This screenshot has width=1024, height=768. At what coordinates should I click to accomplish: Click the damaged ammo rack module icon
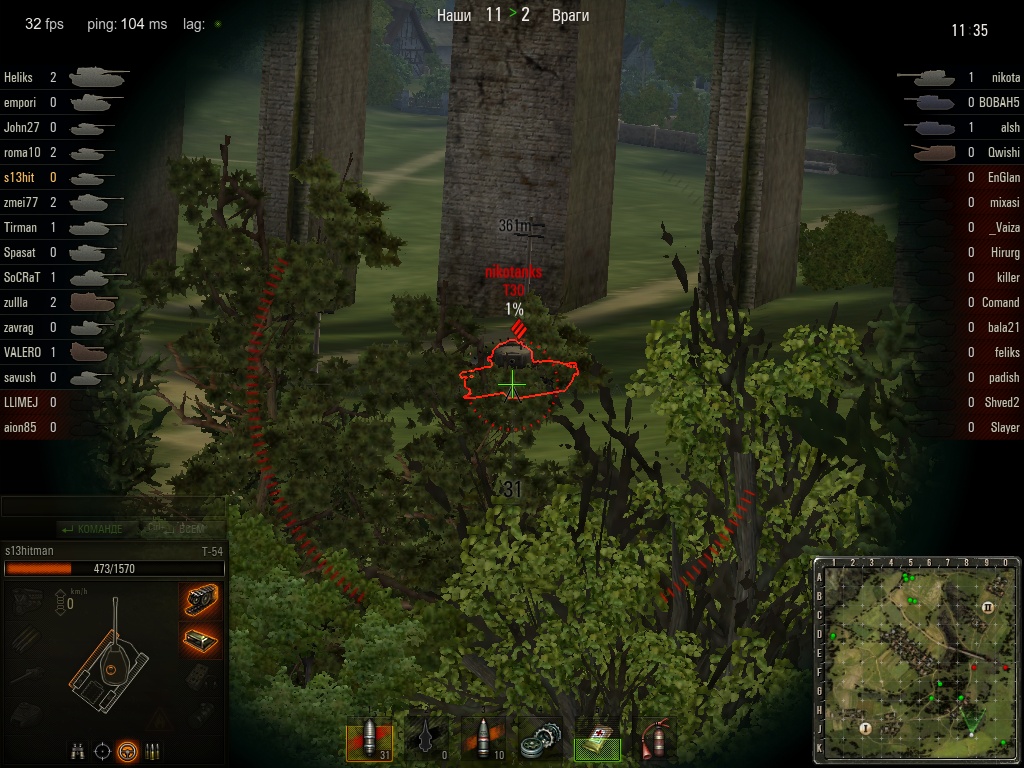[202, 638]
